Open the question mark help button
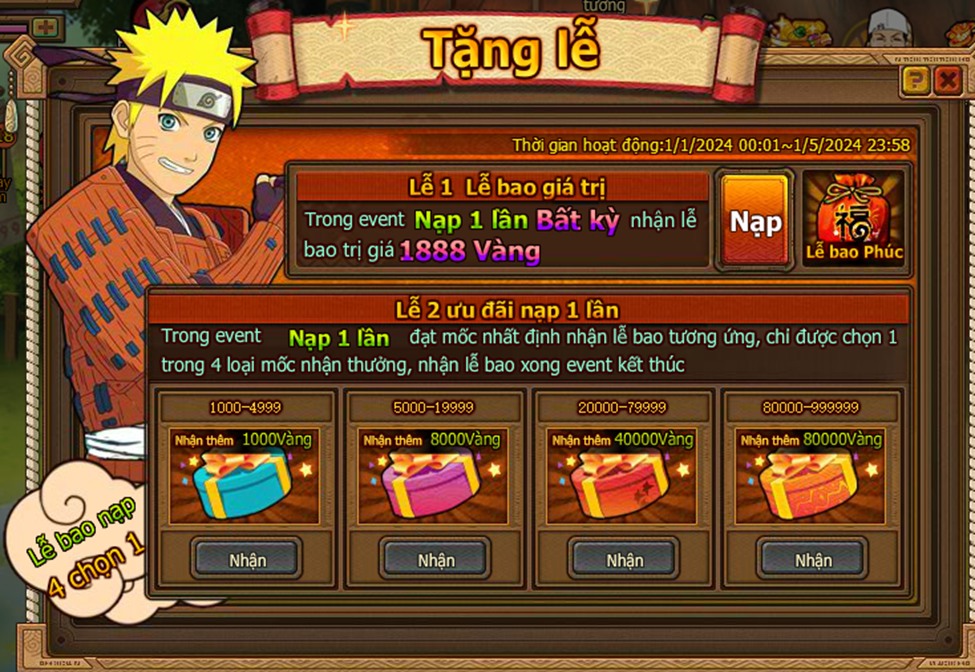This screenshot has width=975, height=672. (915, 81)
